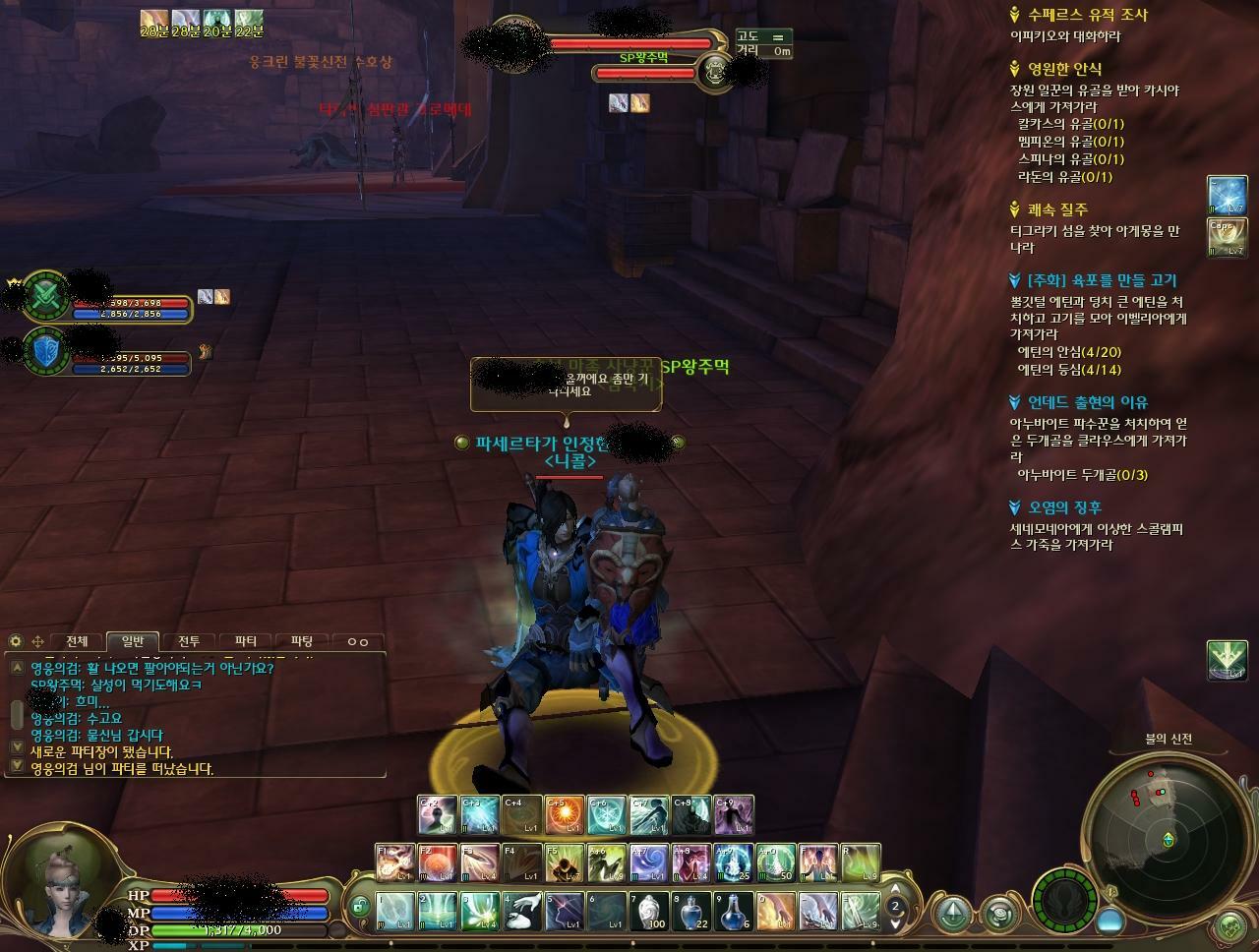
Task: Activate the C+5 fiery sun skill
Action: [565, 815]
